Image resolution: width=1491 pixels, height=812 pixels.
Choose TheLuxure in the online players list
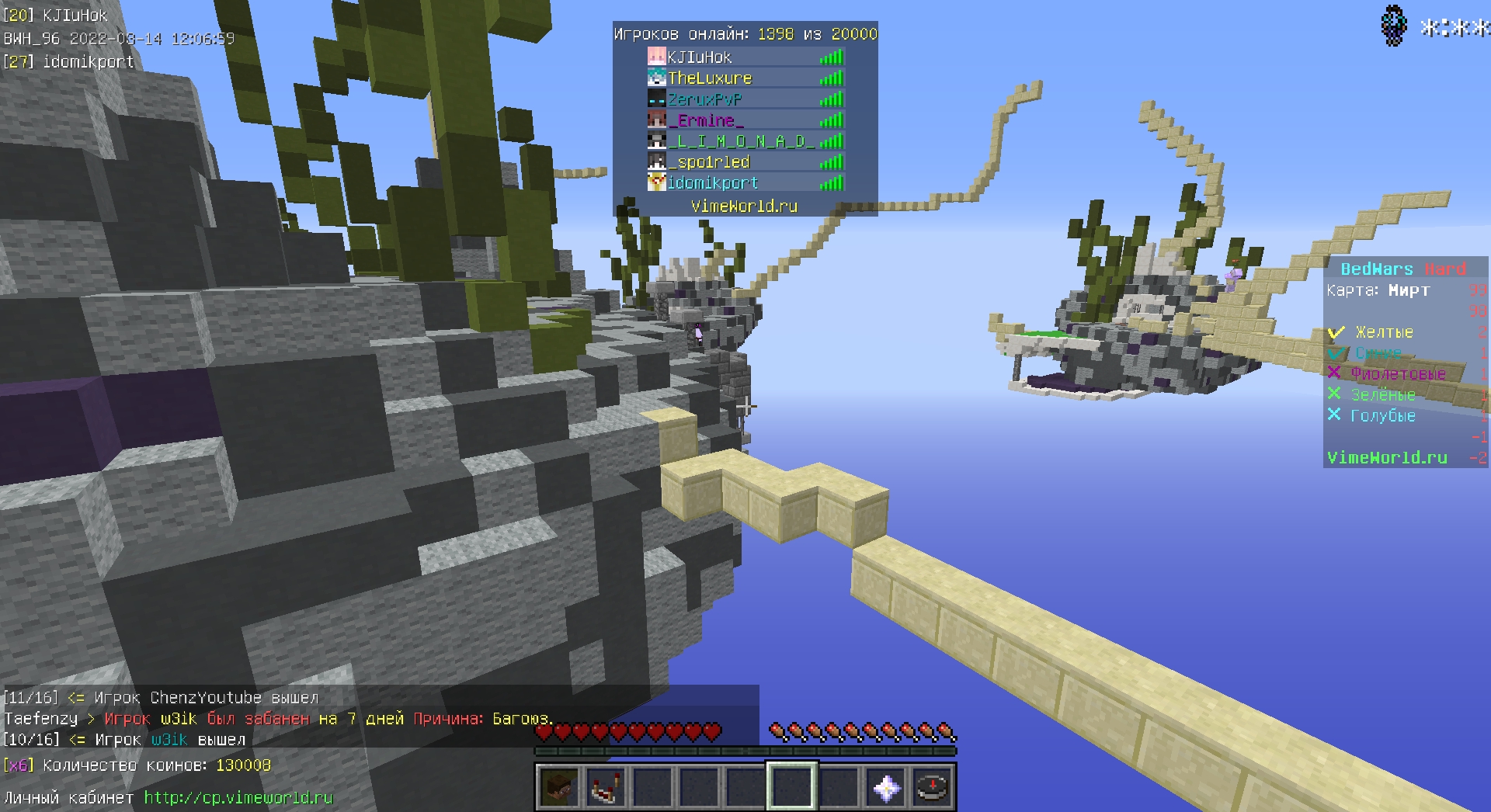pyautogui.click(x=710, y=78)
